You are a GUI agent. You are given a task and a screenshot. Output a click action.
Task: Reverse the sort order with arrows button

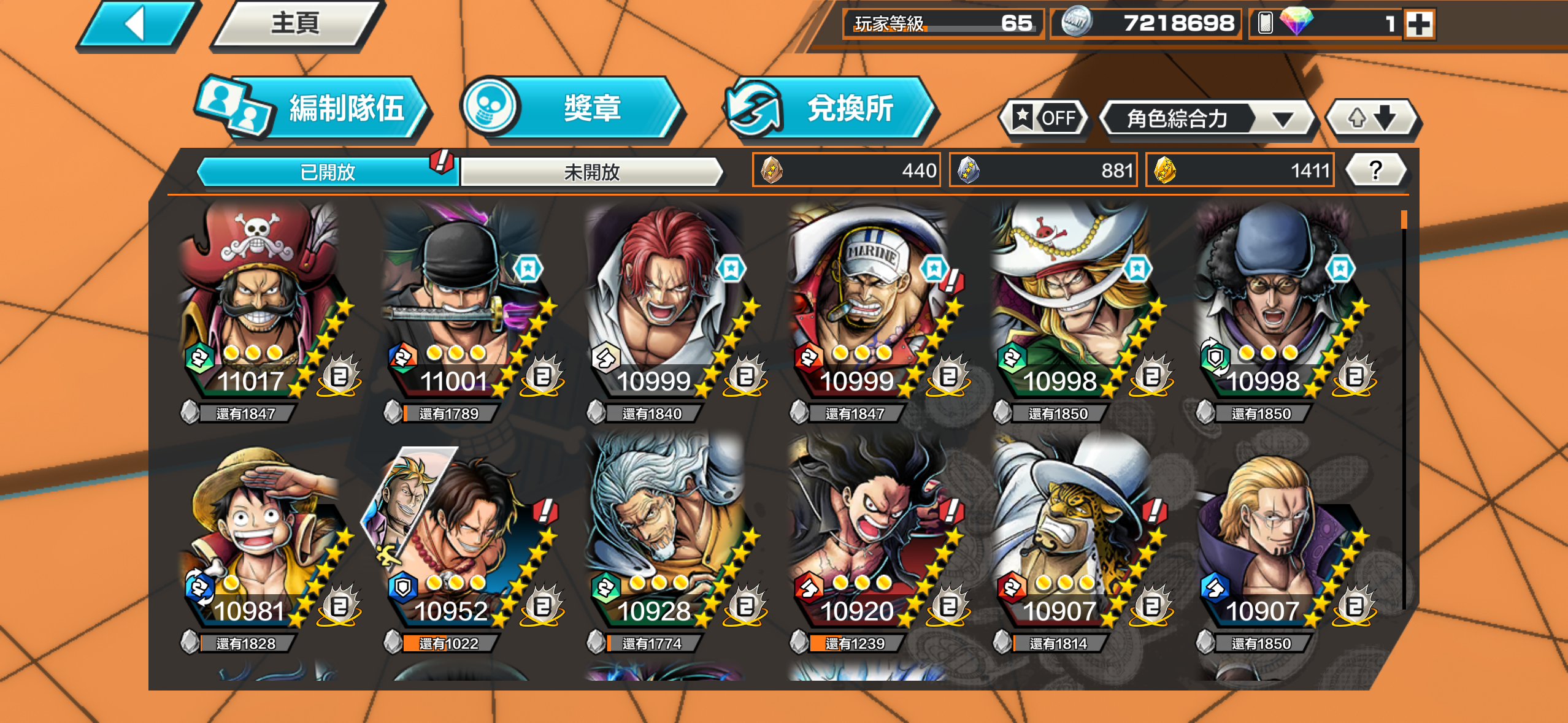point(1372,117)
